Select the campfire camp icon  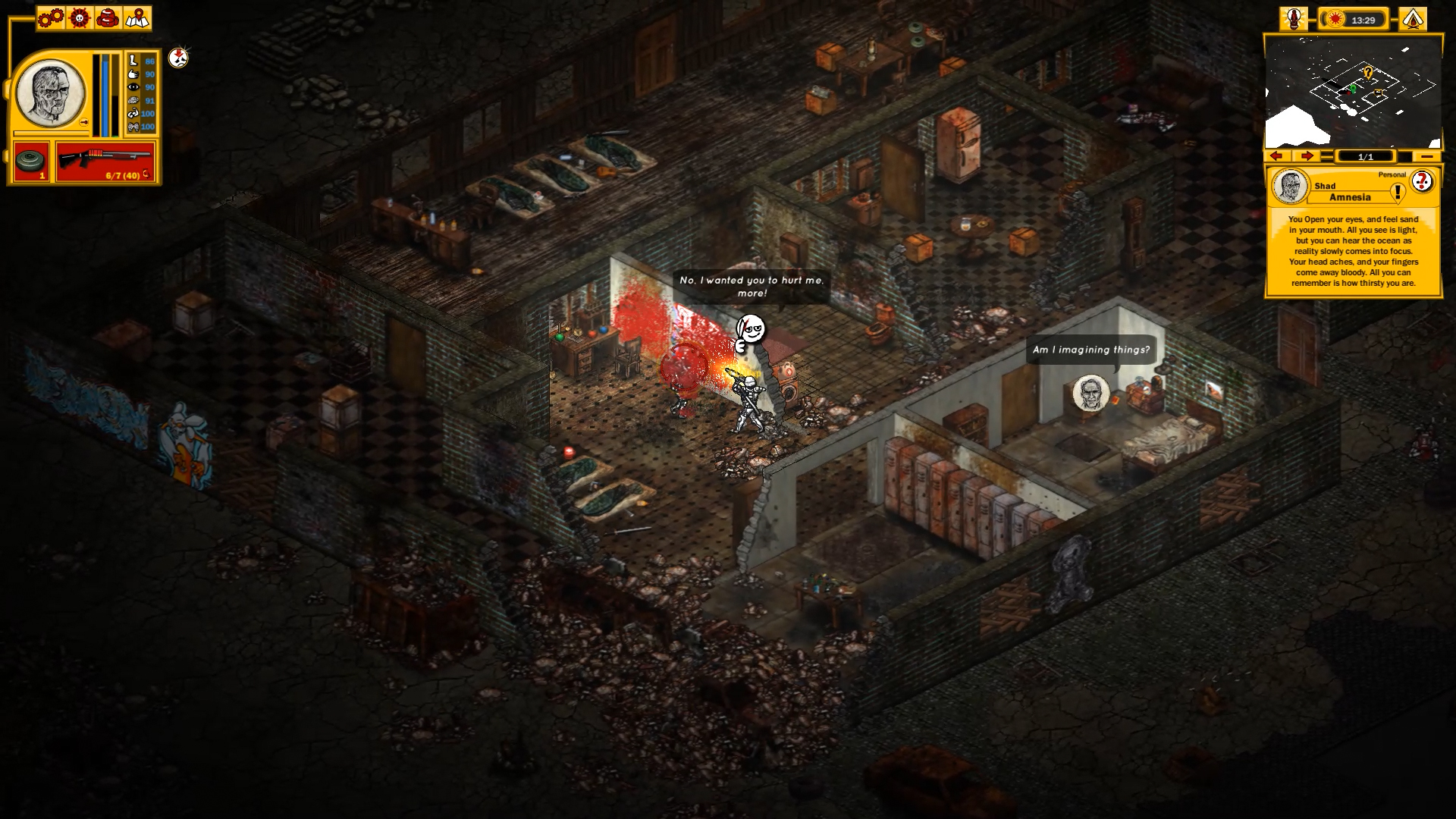pyautogui.click(x=1412, y=19)
